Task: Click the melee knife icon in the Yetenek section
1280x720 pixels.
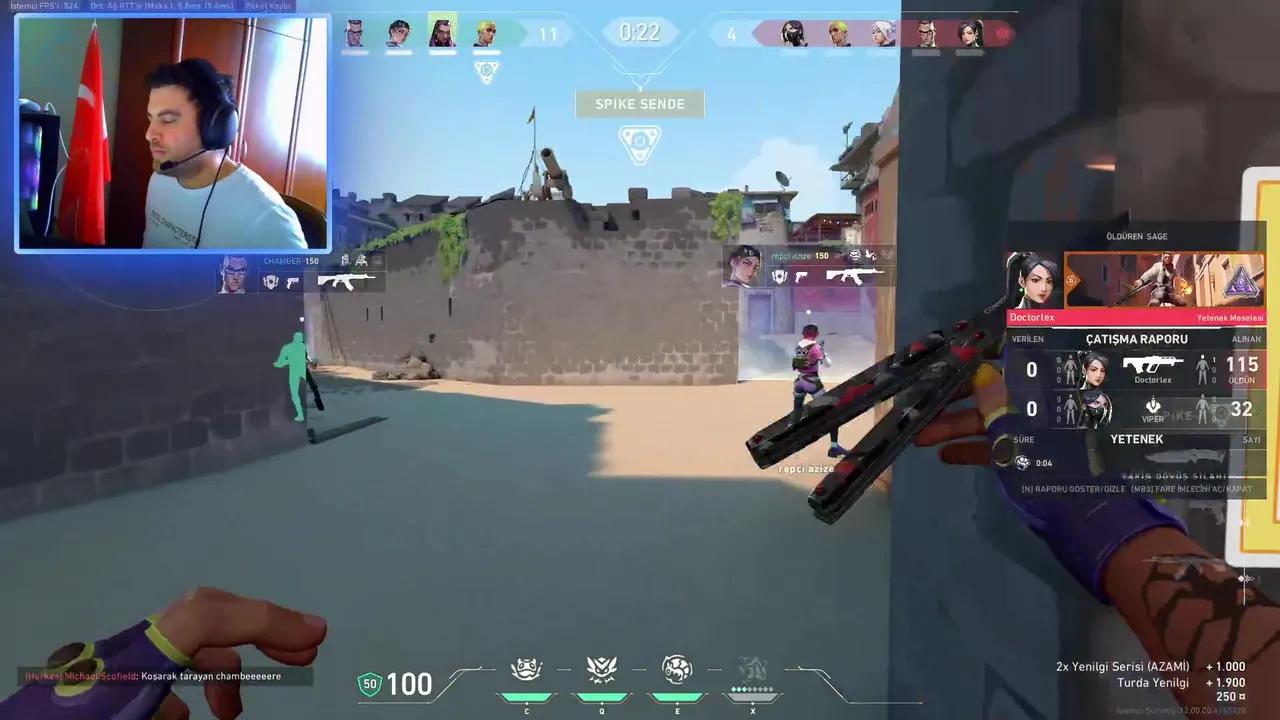Action: pyautogui.click(x=1185, y=455)
